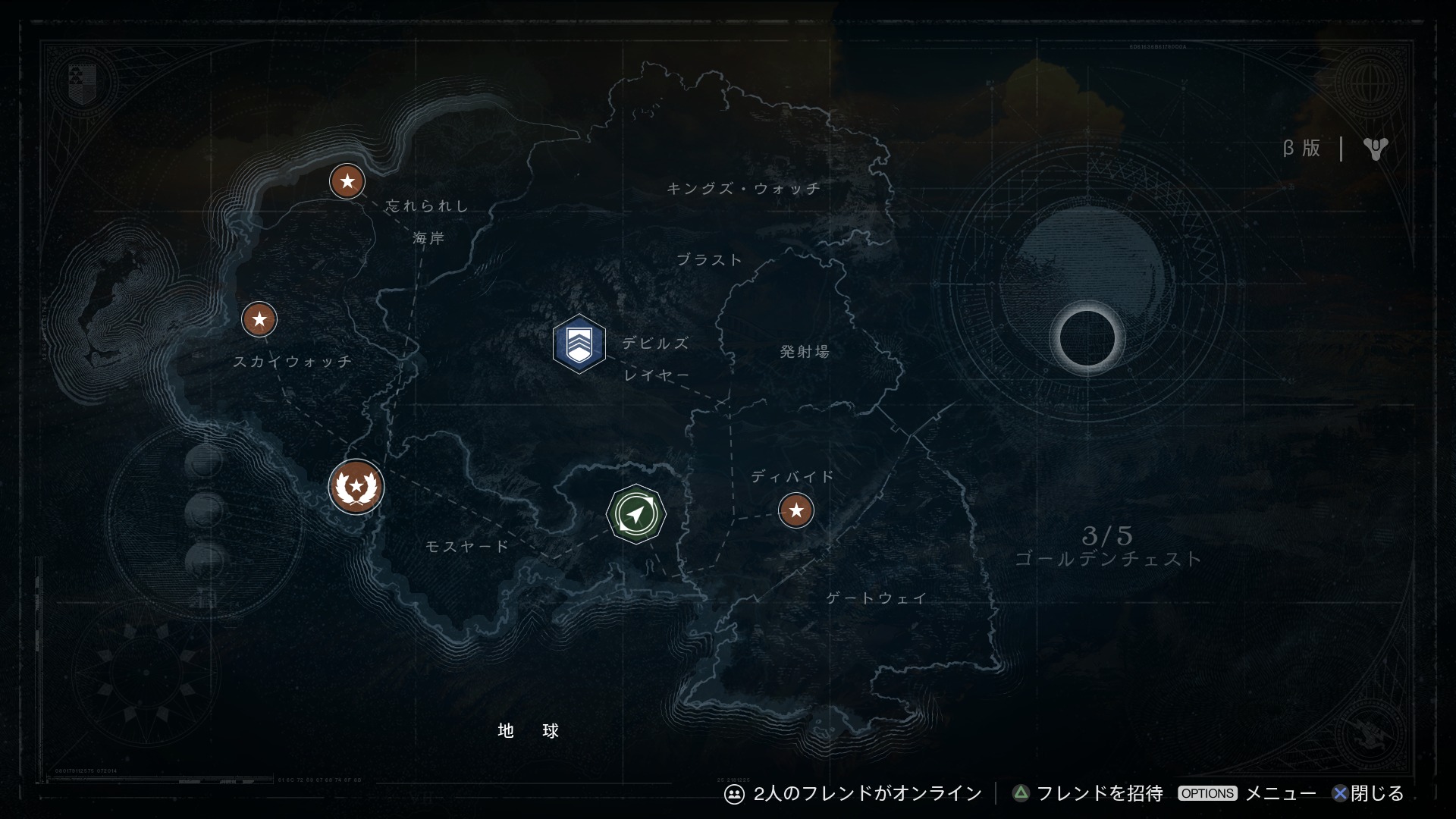
Task: Choose the star mission marker above スカイウォッチ
Action: point(259,319)
